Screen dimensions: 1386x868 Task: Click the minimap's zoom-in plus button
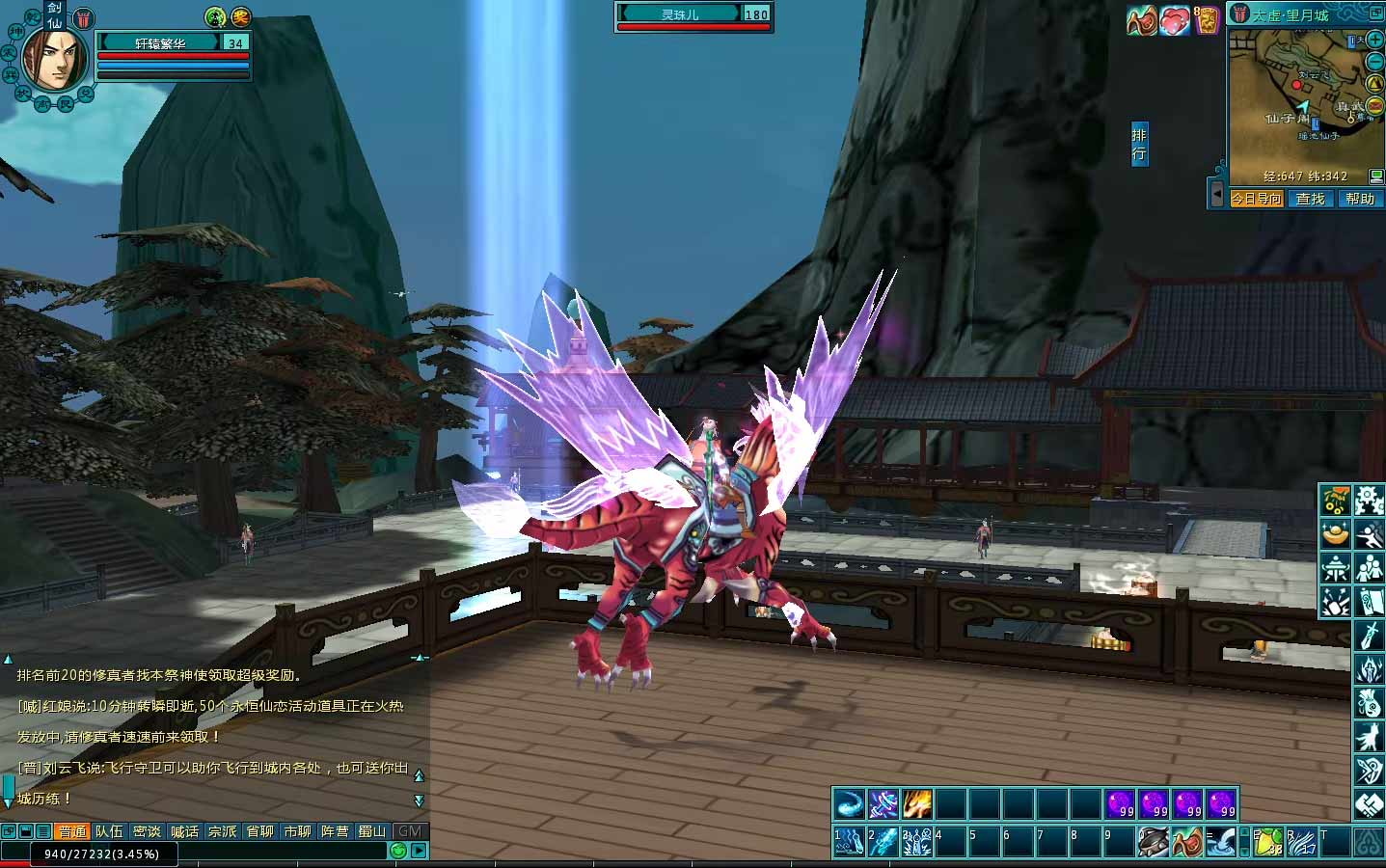pos(1374,39)
